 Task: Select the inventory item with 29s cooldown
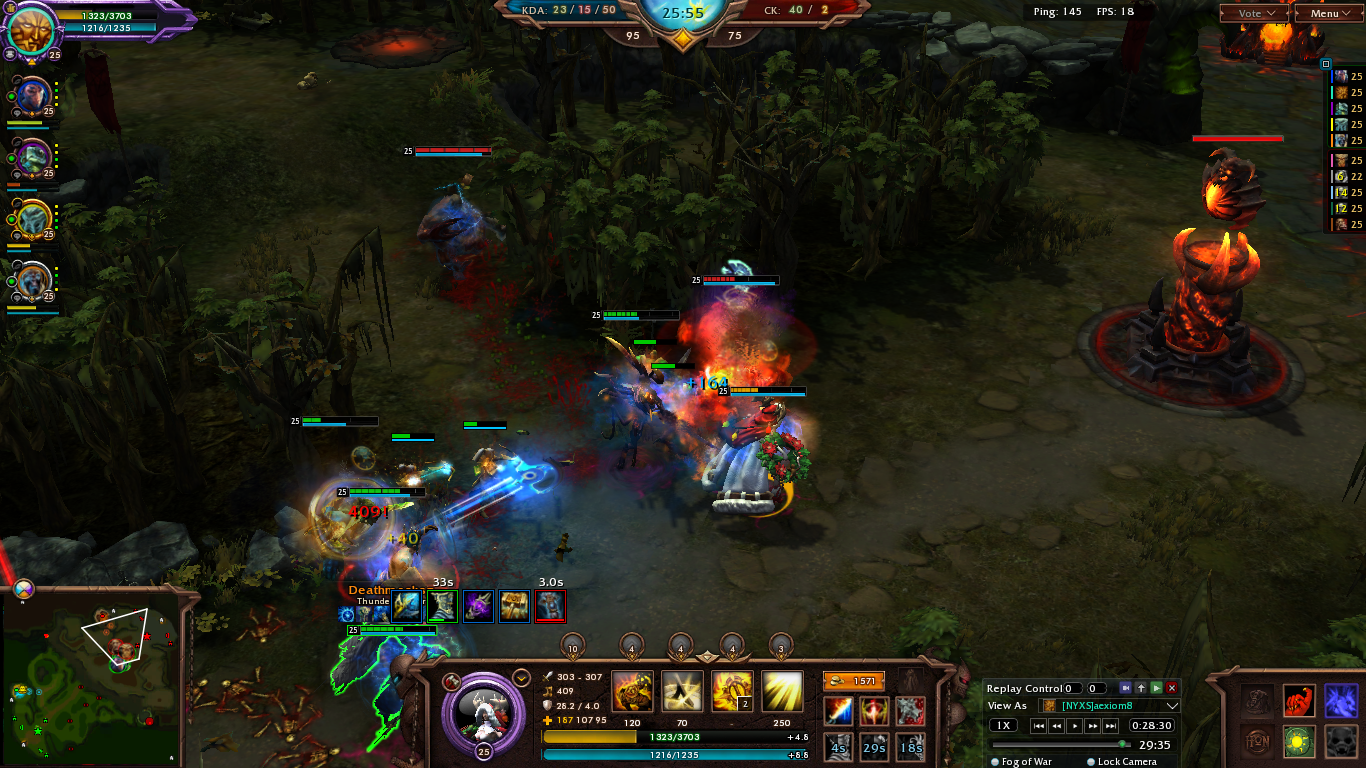[x=874, y=746]
